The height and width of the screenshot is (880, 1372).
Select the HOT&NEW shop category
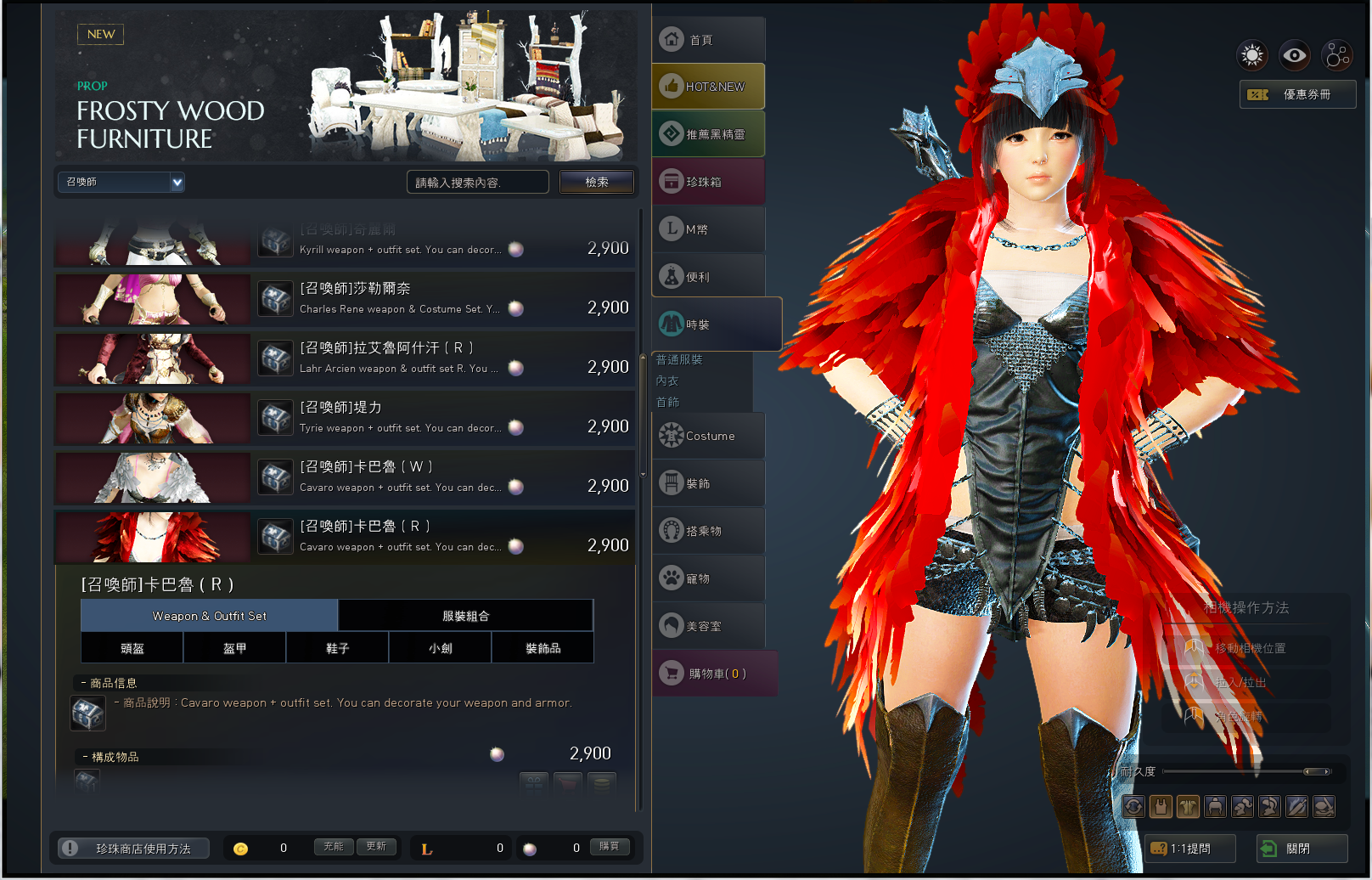point(708,87)
